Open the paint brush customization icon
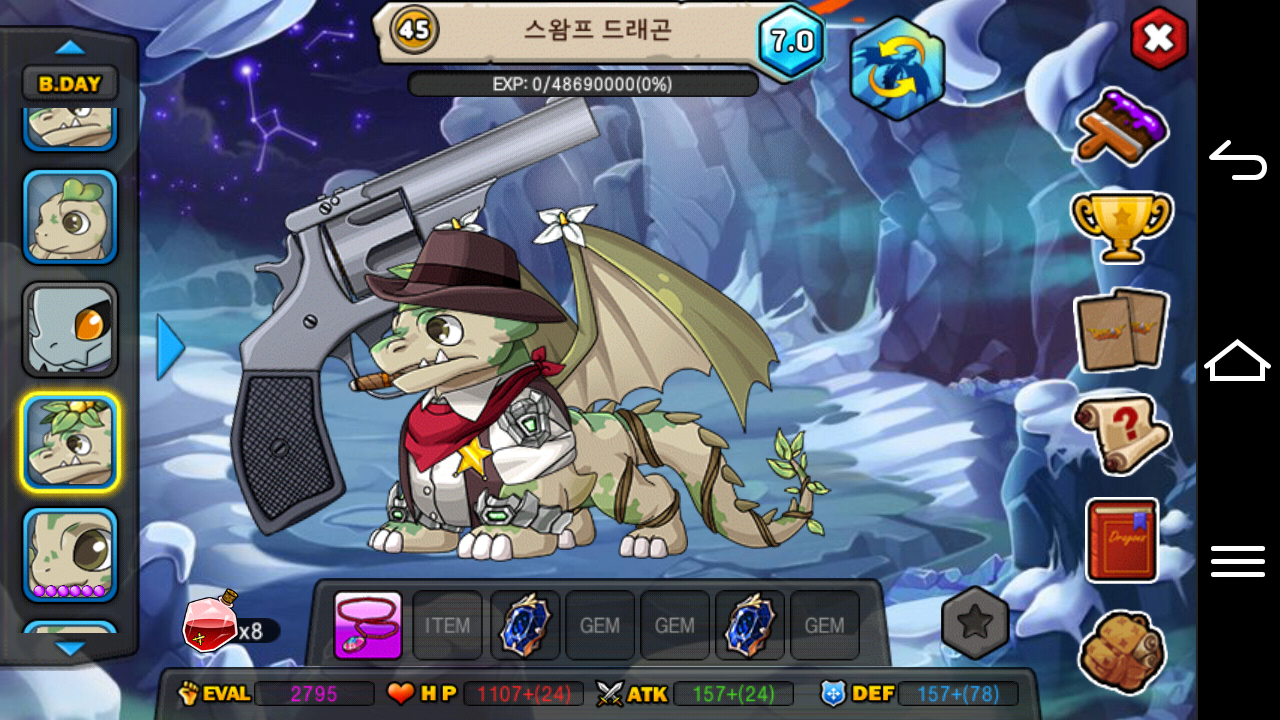The height and width of the screenshot is (720, 1280). coord(1122,127)
